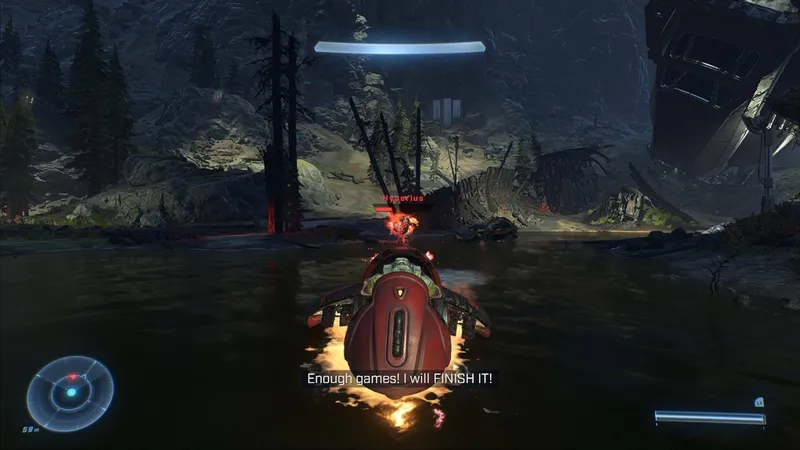Screen dimensions: 800x450
Task: Click the small vehicle icon above boost bar
Action: [x=759, y=401]
